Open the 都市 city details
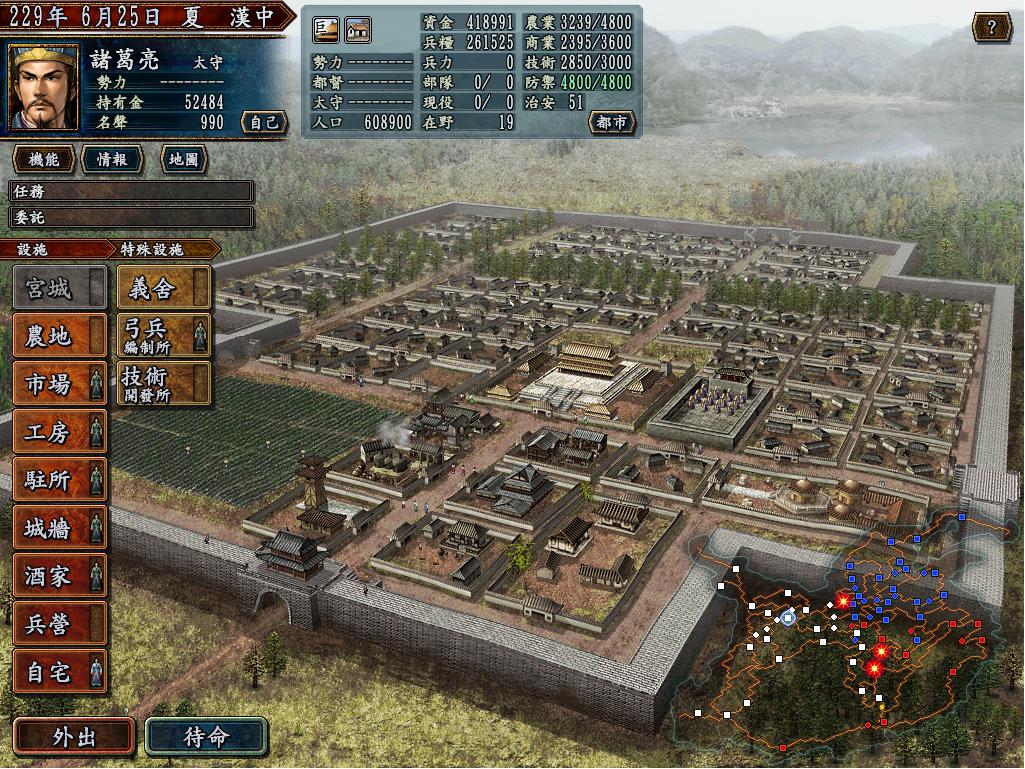 [x=612, y=122]
